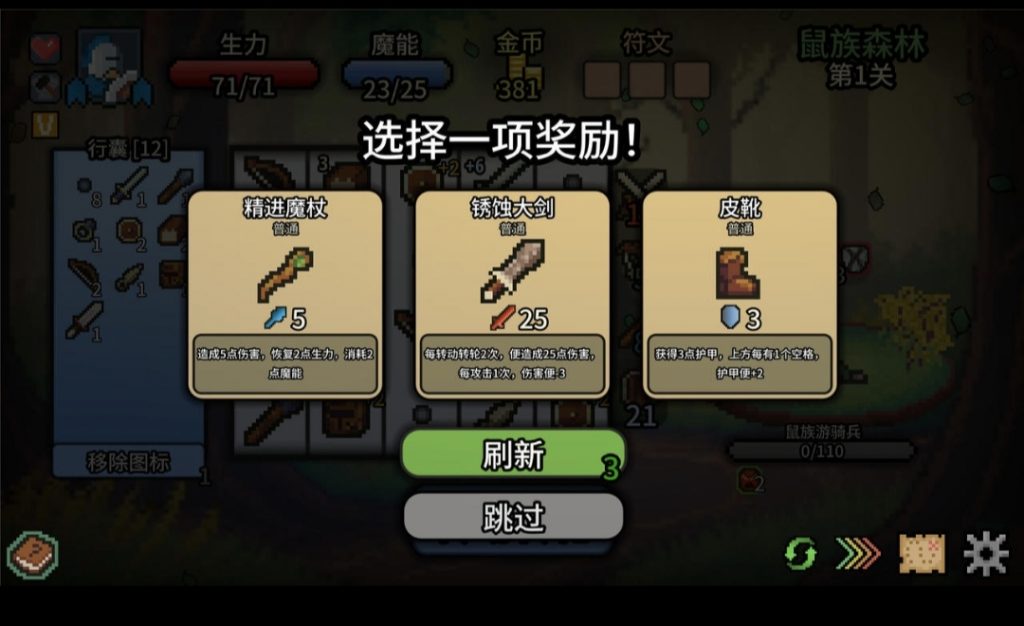Screen dimensions: 1024x626
Task: Open the journal book icon
Action: tap(33, 554)
